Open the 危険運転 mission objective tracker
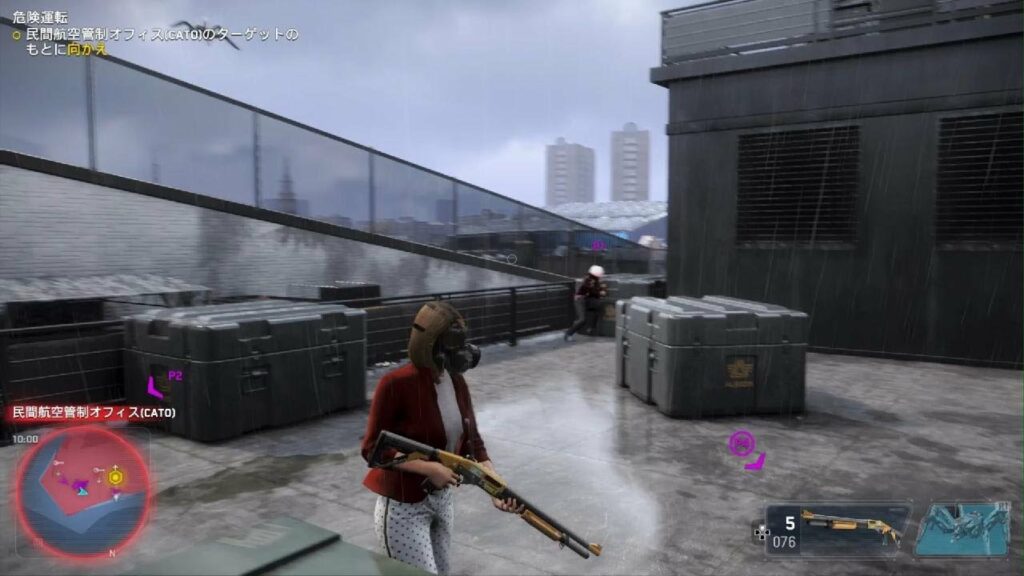Image resolution: width=1024 pixels, height=576 pixels. tap(155, 33)
